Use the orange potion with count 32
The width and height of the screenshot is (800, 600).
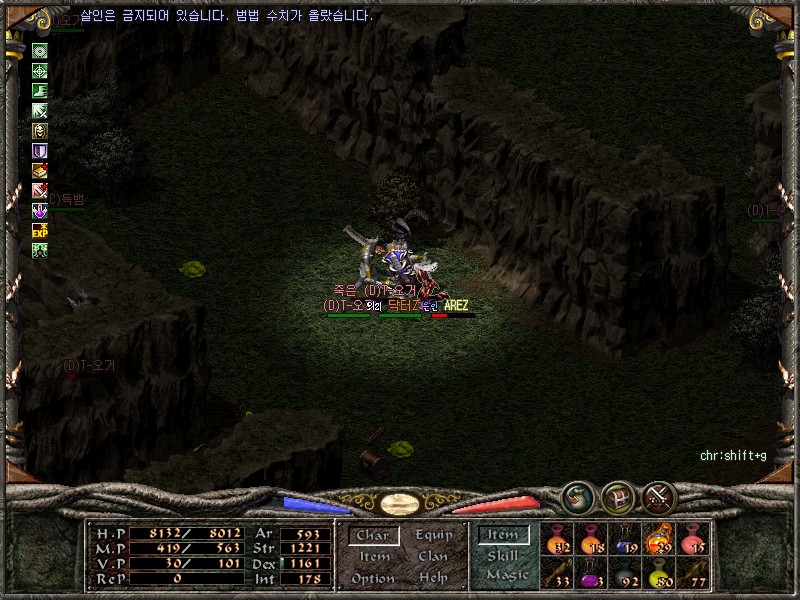(557, 540)
